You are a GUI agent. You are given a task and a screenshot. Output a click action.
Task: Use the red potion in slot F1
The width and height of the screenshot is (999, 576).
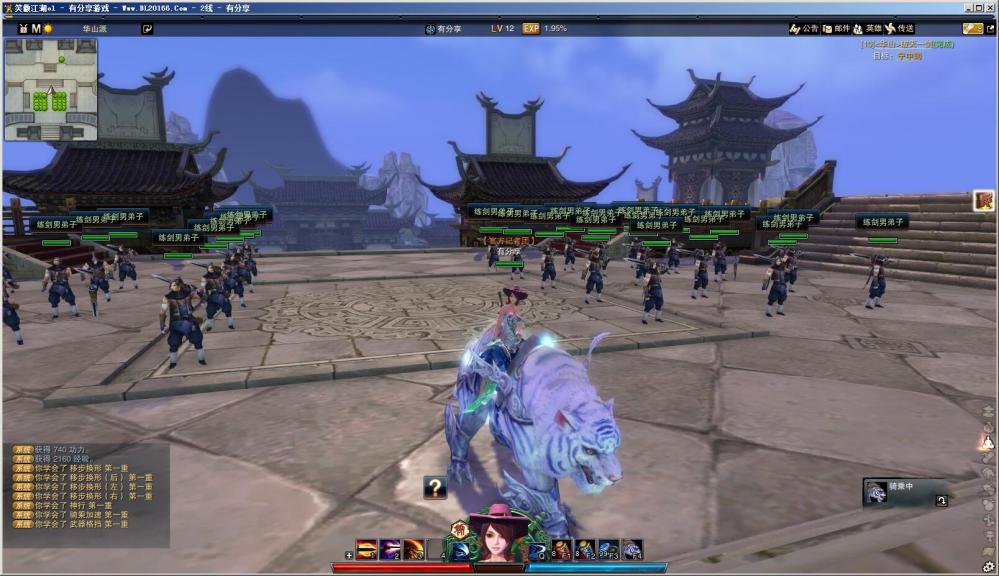[561, 550]
